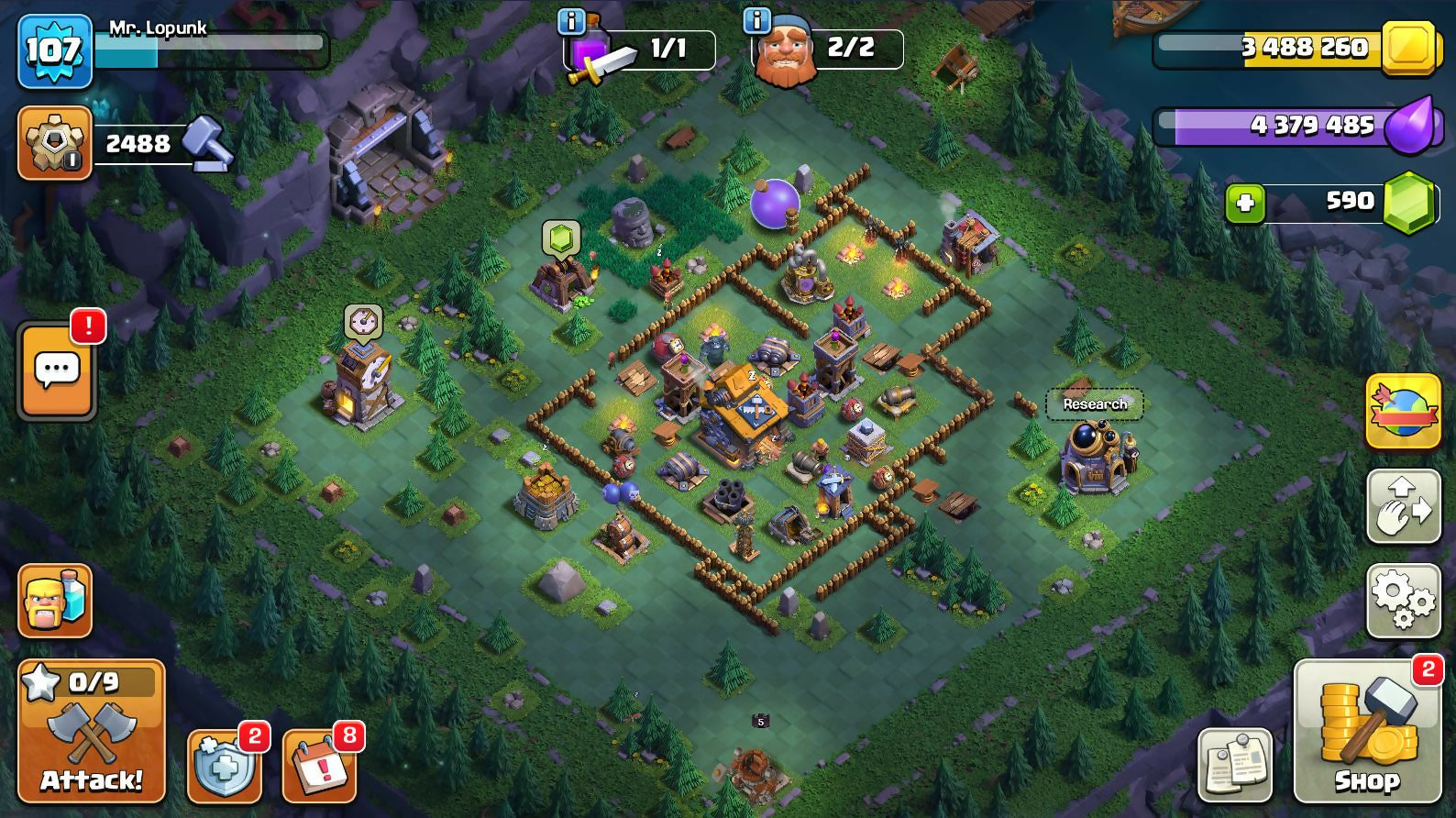Open the world map globe button

pyautogui.click(x=1403, y=411)
